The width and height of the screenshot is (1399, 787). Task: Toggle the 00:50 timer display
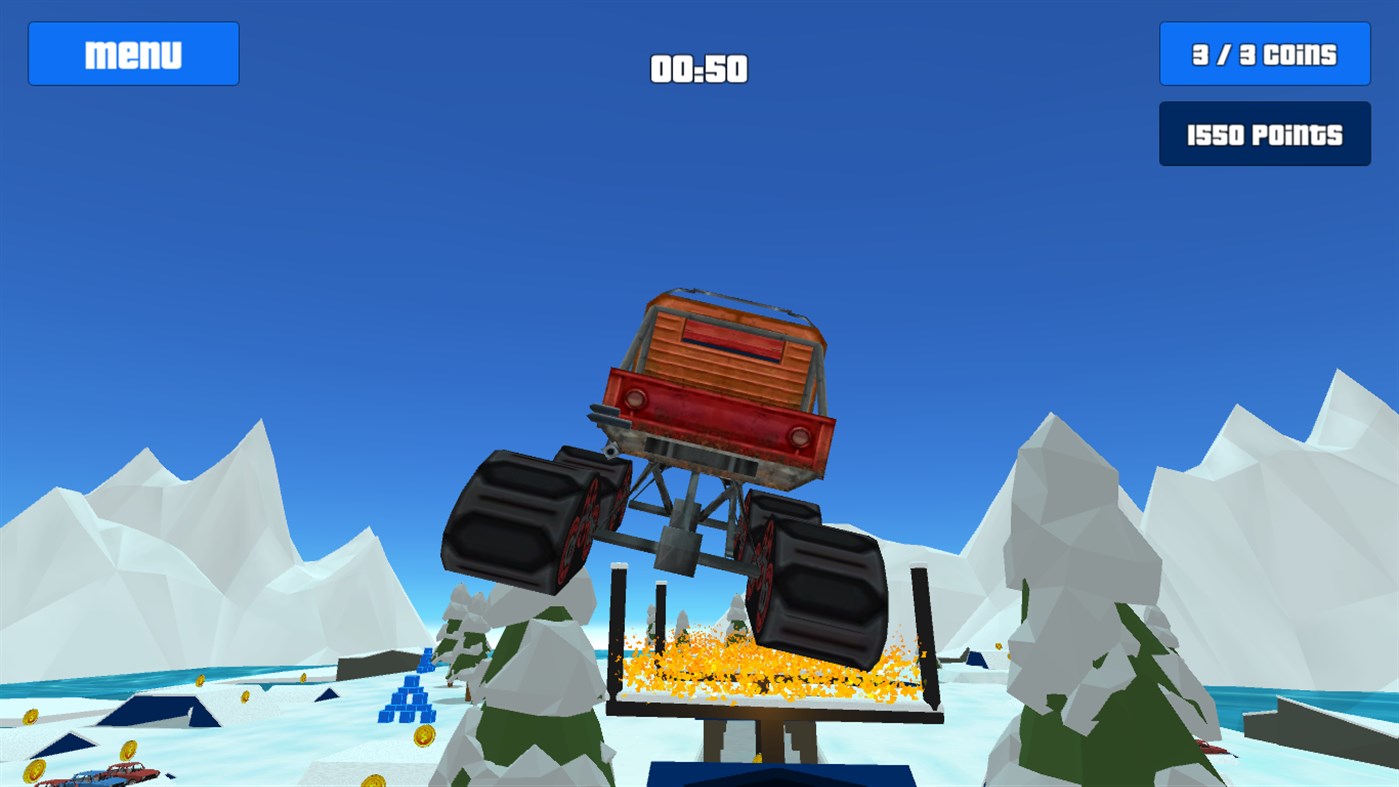(x=699, y=69)
